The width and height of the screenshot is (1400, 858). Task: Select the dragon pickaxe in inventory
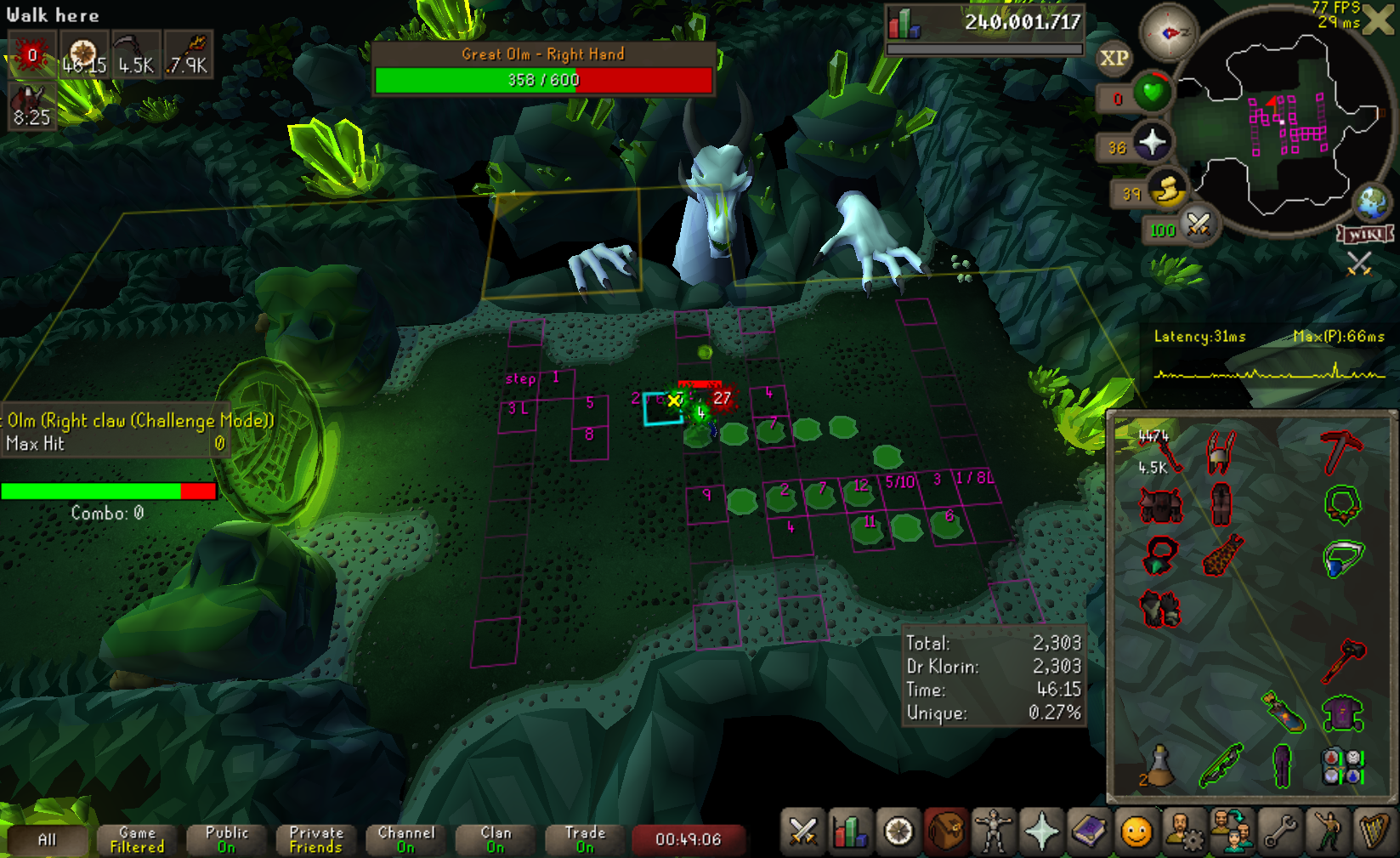click(x=1341, y=452)
